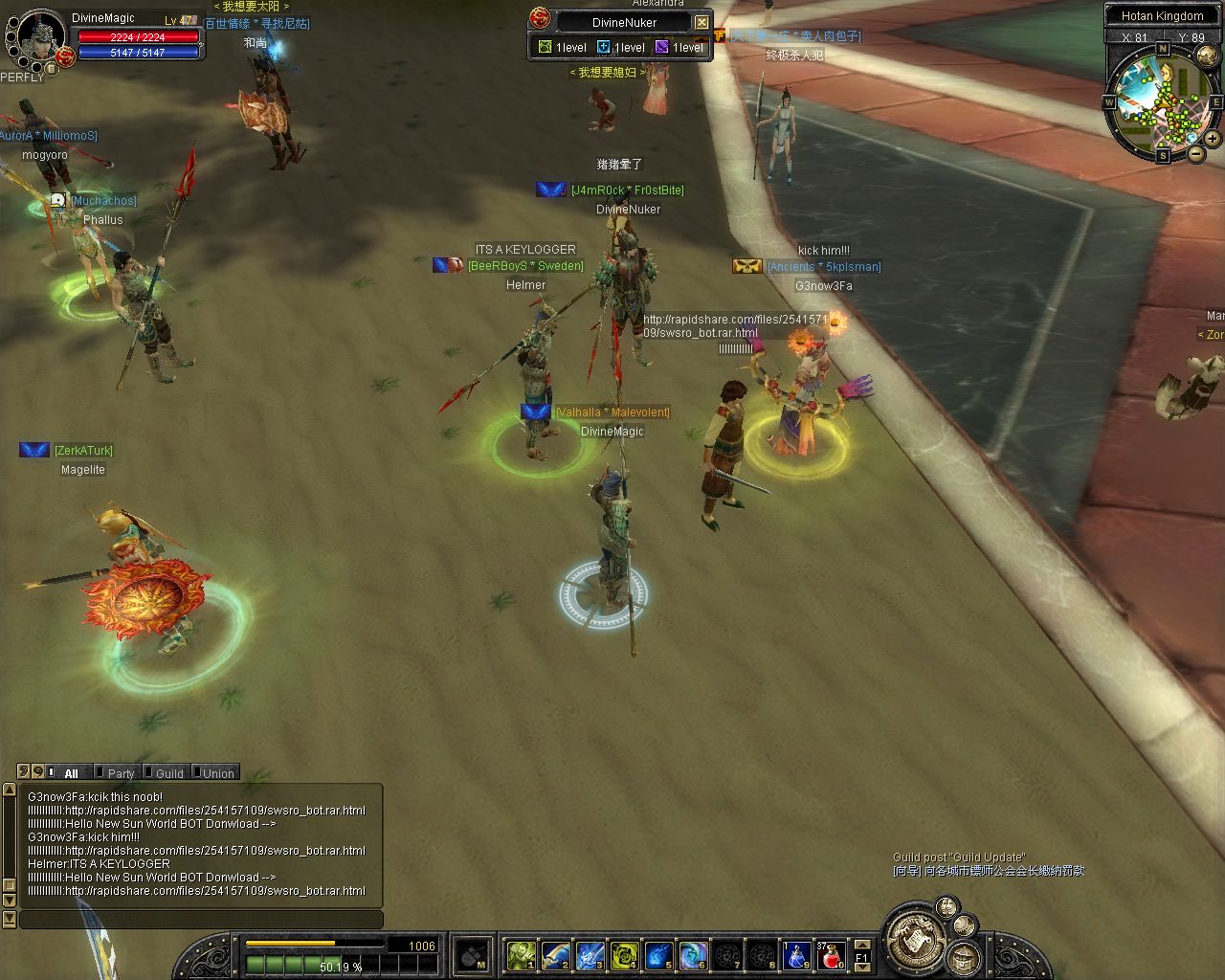Click the chat message input box
Screen dimensions: 1225x980
point(201,920)
